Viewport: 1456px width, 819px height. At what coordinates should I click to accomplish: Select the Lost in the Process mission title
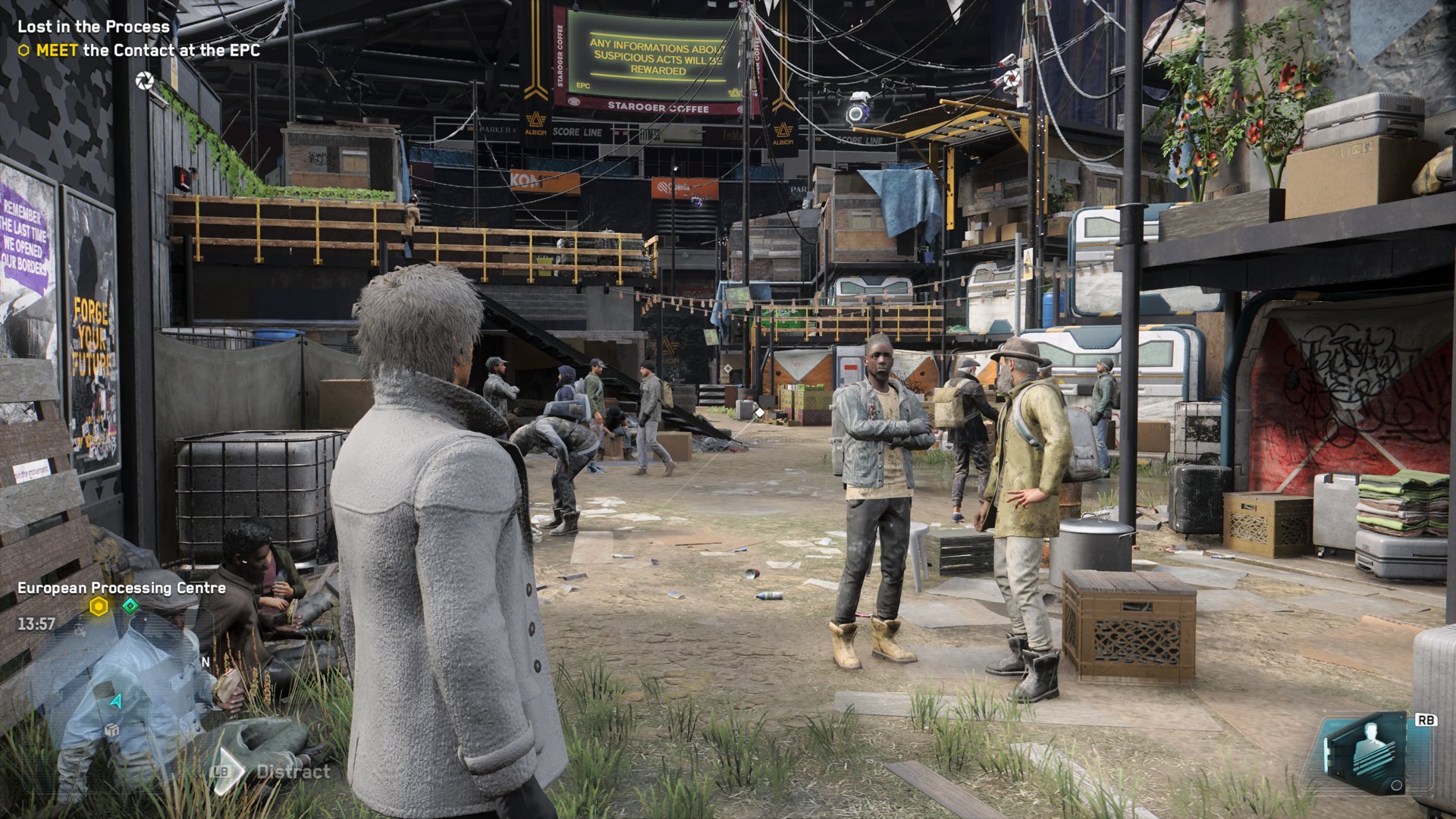click(93, 27)
